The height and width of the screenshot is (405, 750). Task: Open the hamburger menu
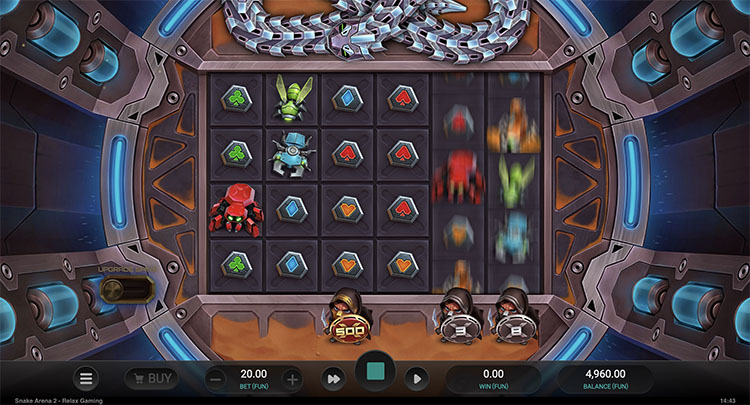pyautogui.click(x=87, y=379)
